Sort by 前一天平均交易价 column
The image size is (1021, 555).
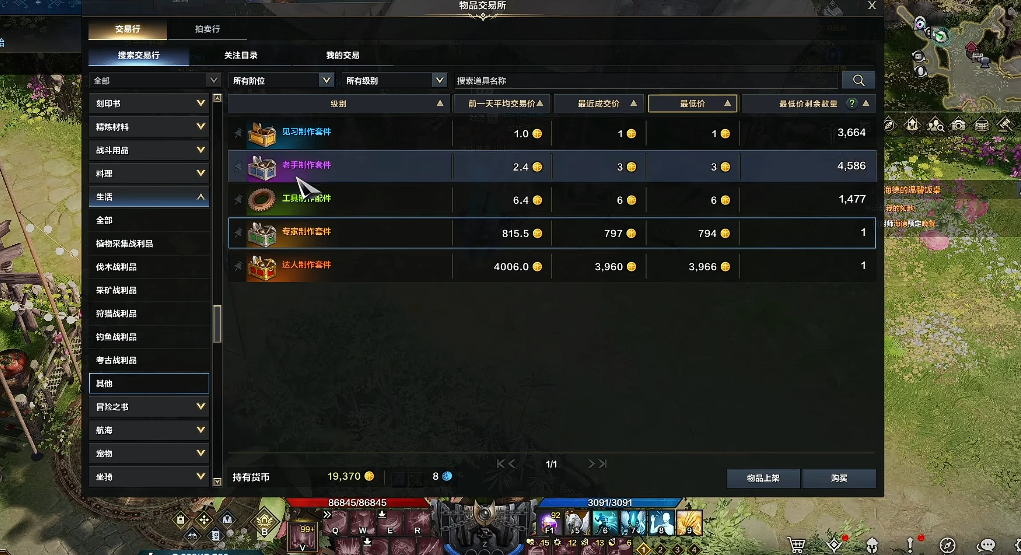502,104
